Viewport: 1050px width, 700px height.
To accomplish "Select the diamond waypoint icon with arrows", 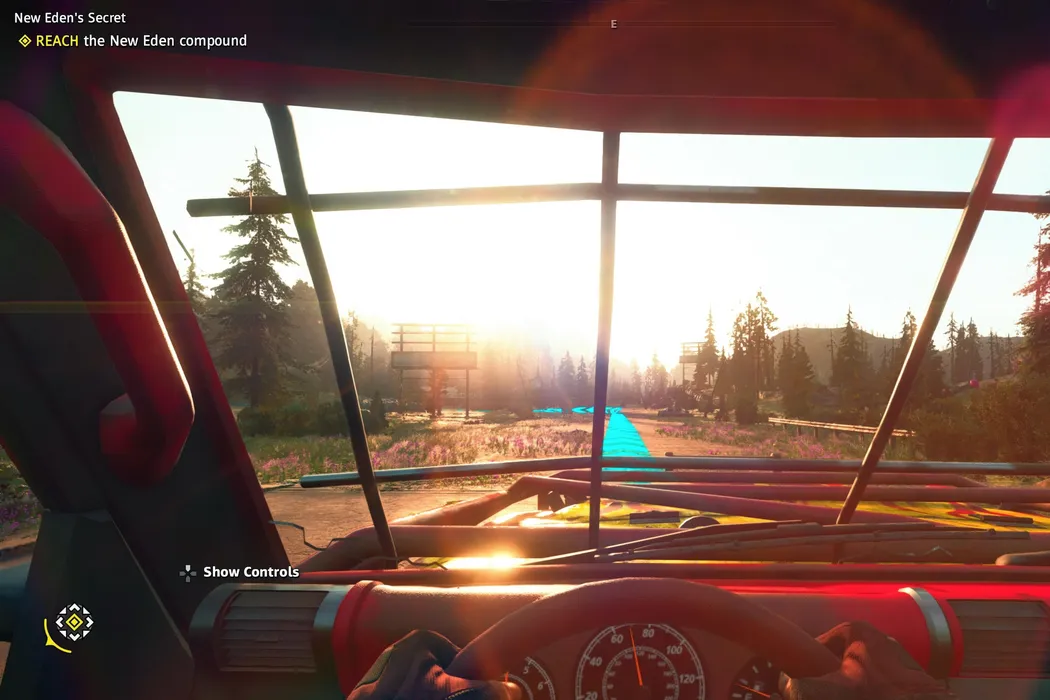I will tap(74, 622).
